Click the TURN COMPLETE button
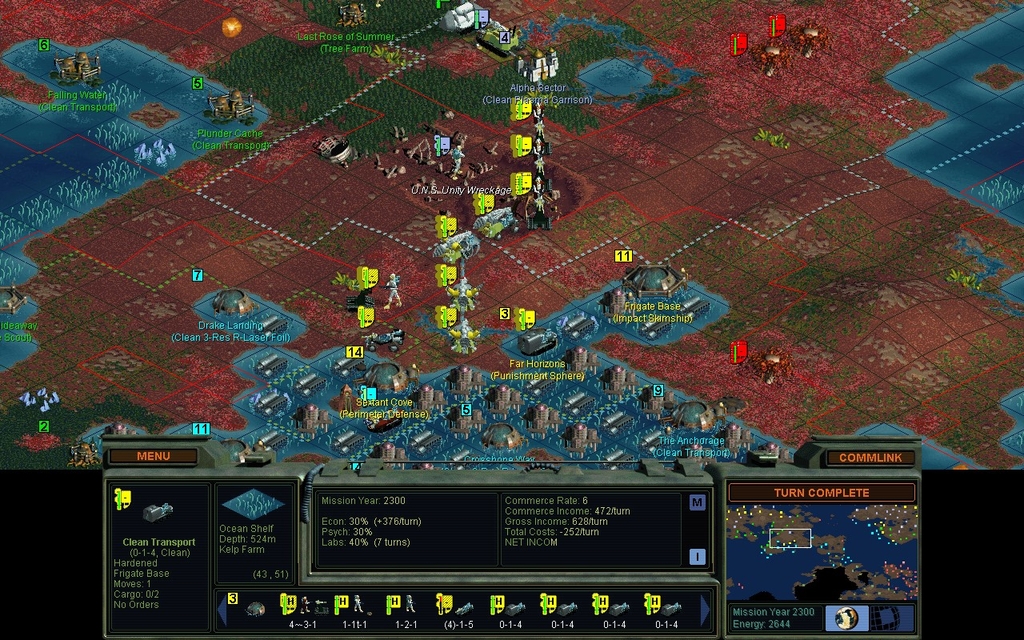 [x=821, y=493]
